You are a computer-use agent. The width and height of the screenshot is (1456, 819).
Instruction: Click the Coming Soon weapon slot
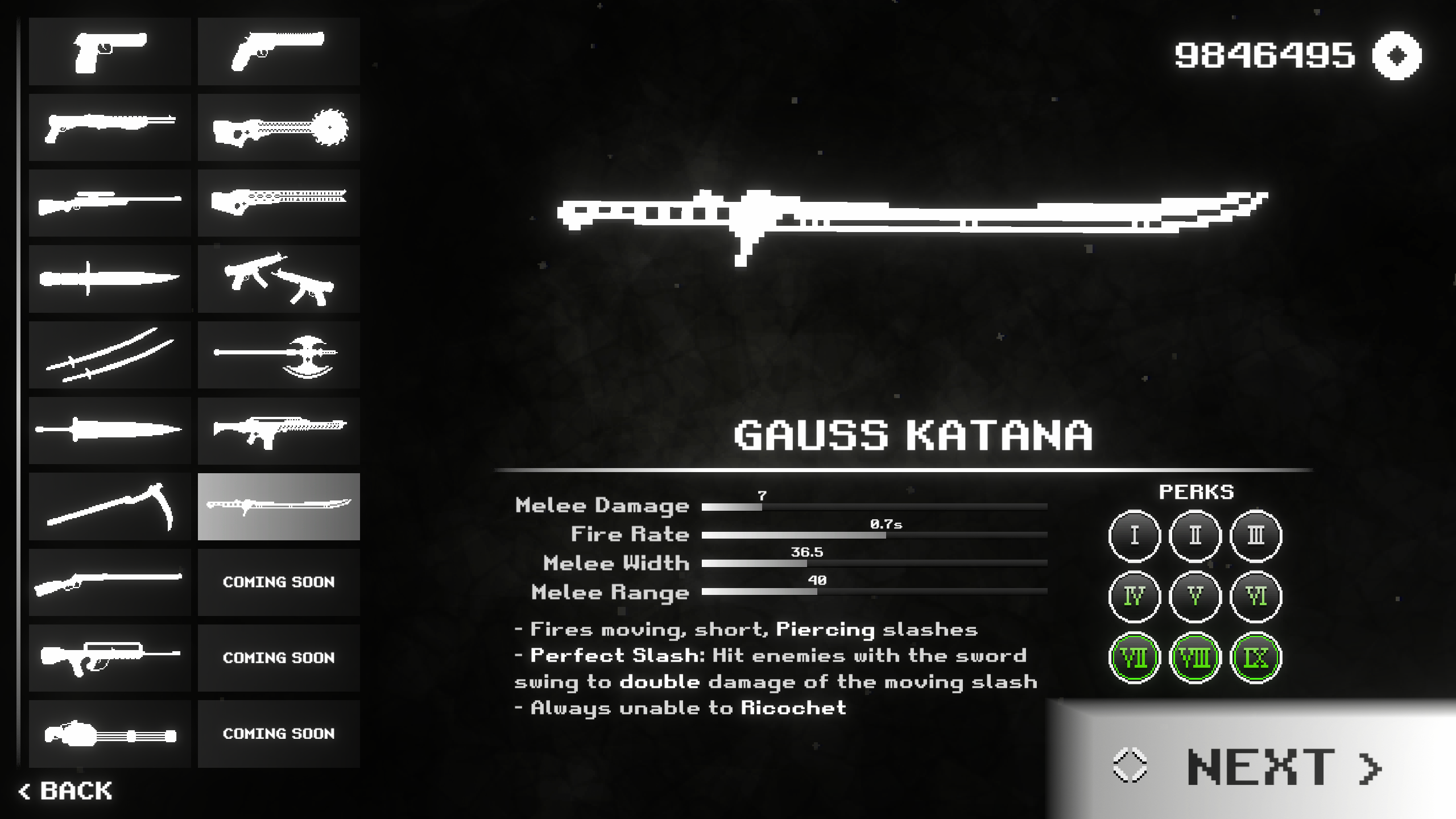(x=278, y=582)
